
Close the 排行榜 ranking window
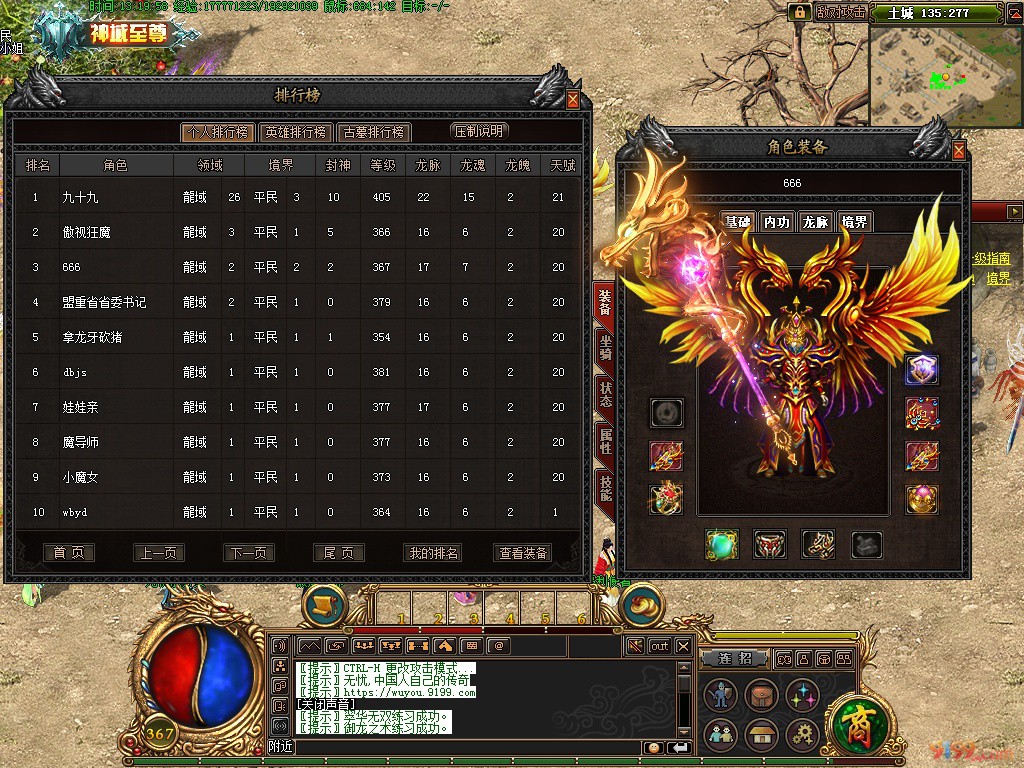573,100
